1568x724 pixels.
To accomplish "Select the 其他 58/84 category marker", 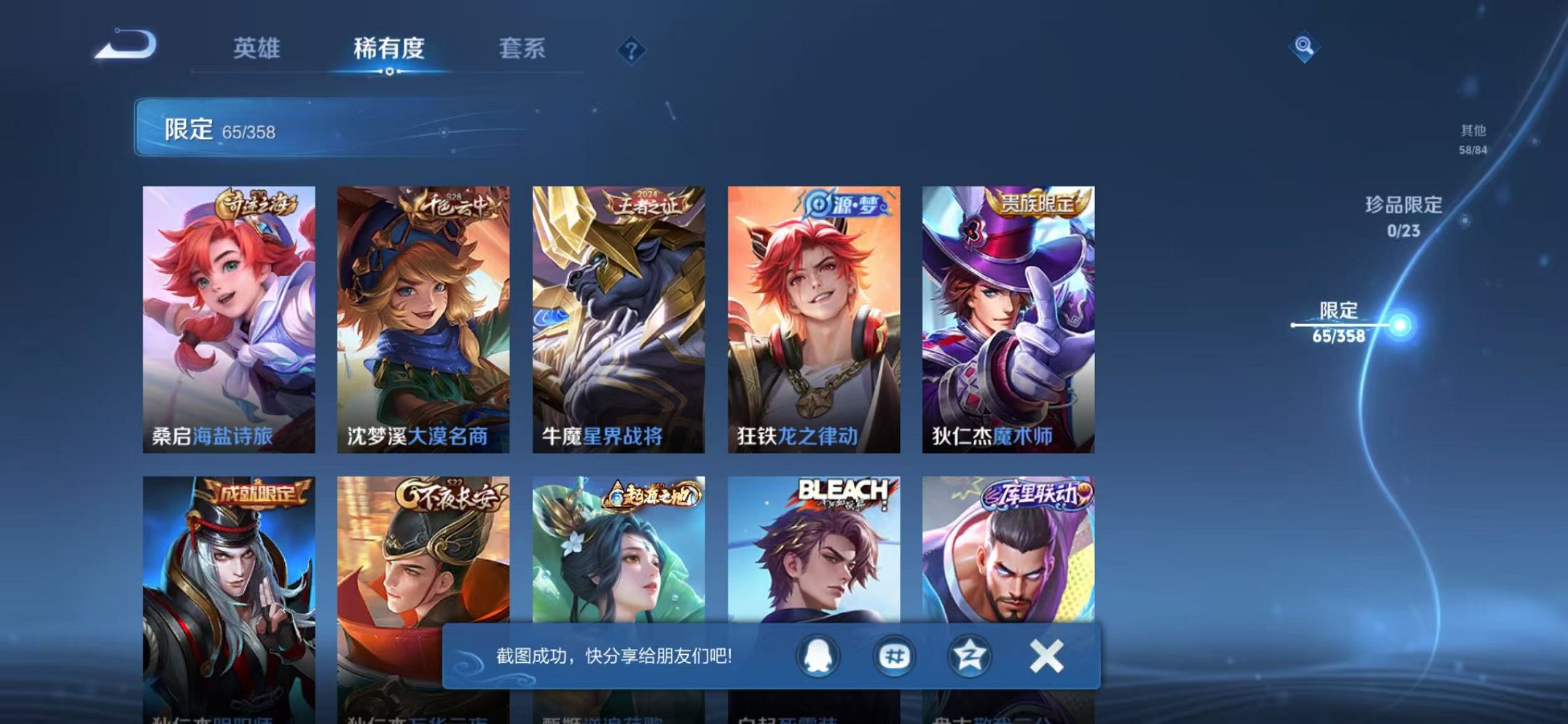I will [1474, 140].
